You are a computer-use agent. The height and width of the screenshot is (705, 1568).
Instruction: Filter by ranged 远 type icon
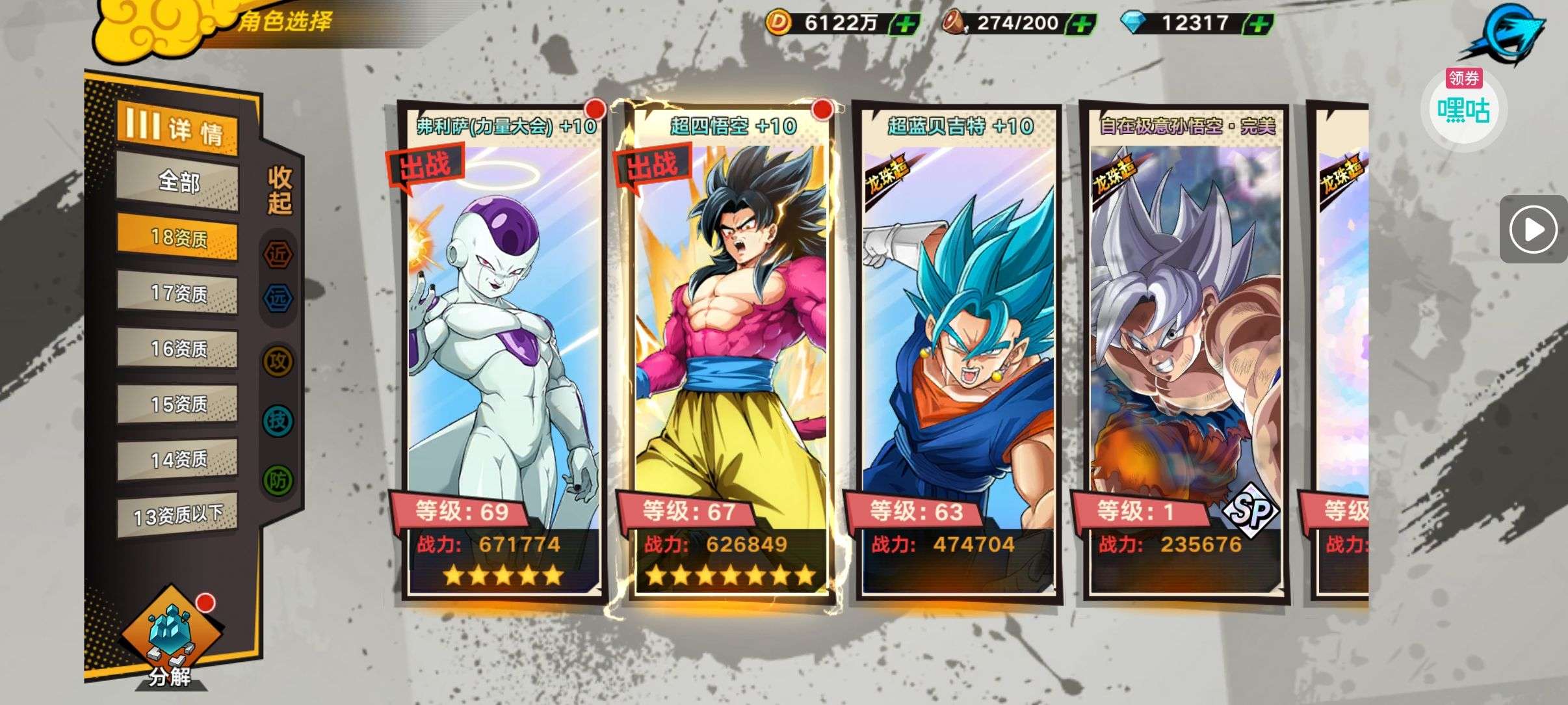click(x=278, y=299)
